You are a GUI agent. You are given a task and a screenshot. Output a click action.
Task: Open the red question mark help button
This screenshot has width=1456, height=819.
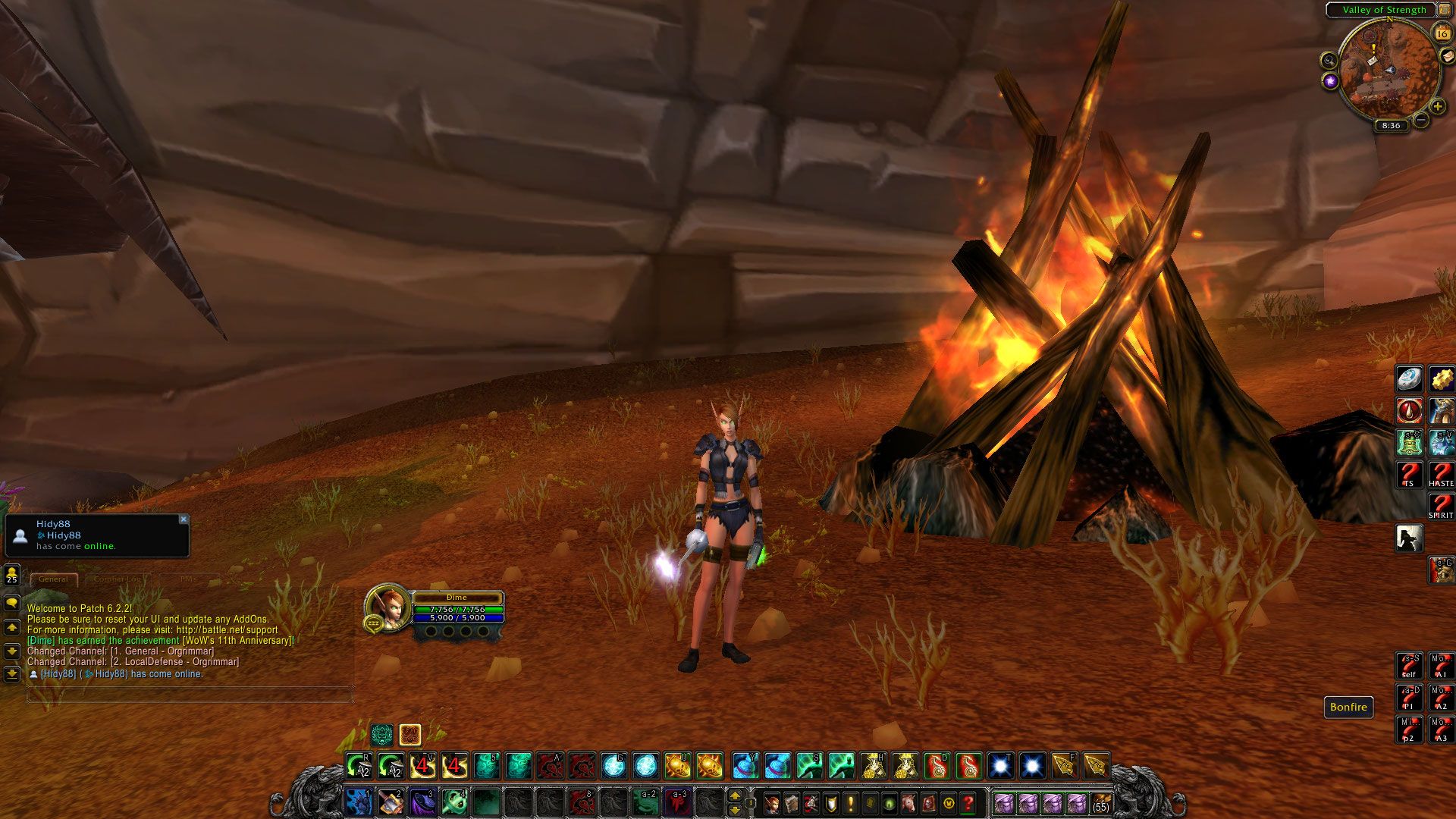pyautogui.click(x=968, y=803)
